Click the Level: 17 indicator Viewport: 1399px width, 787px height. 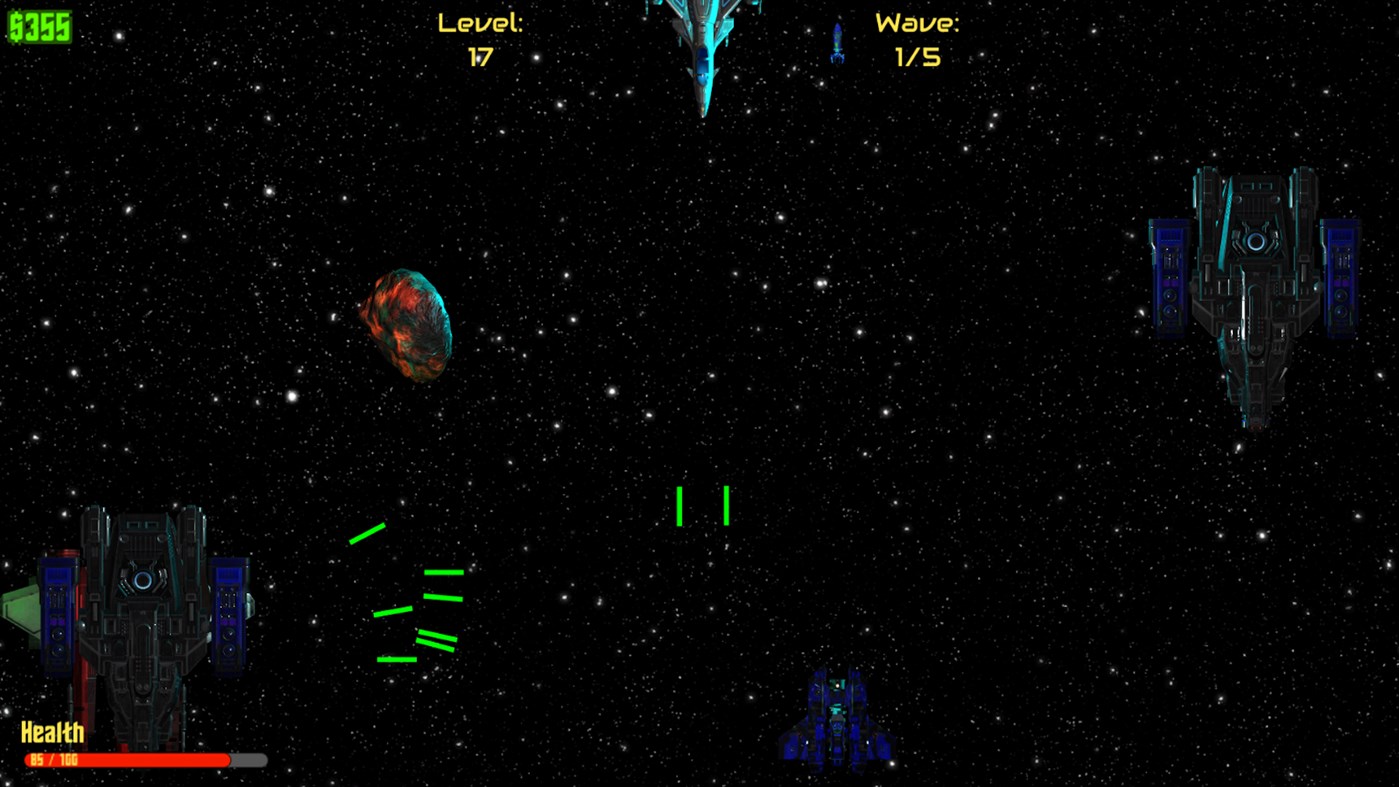[481, 23]
